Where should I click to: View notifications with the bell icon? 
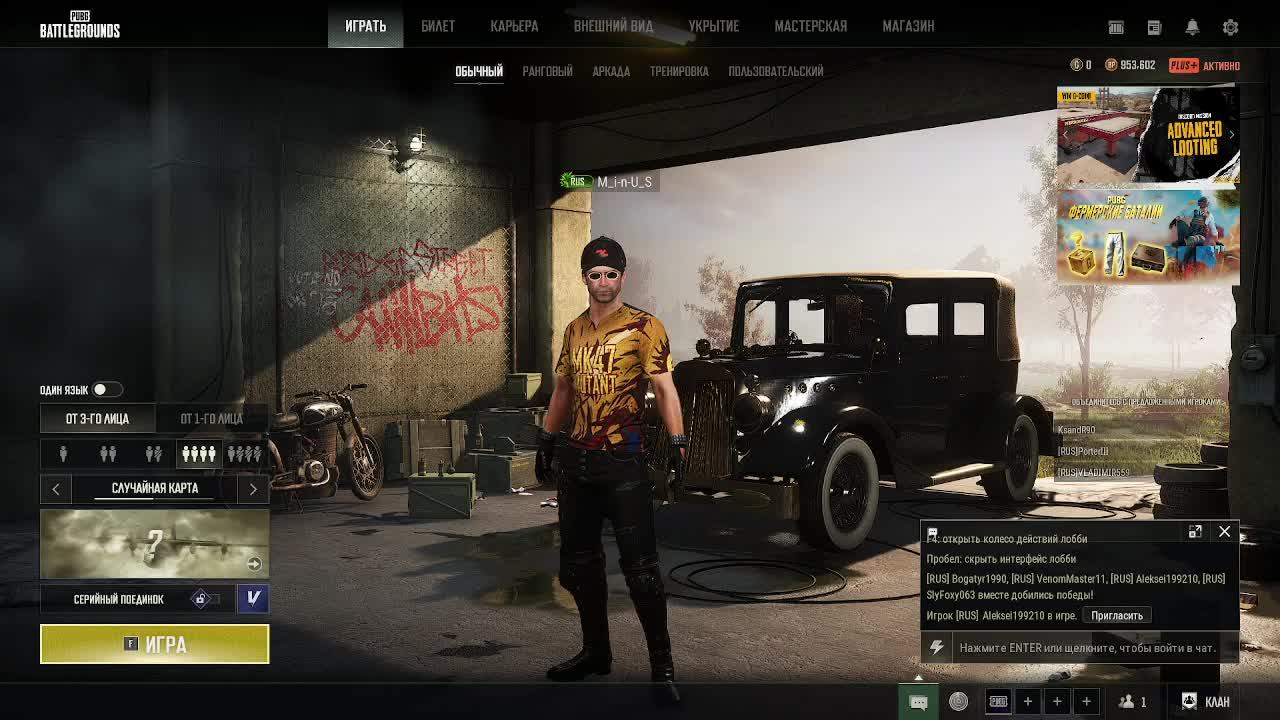[x=1192, y=27]
